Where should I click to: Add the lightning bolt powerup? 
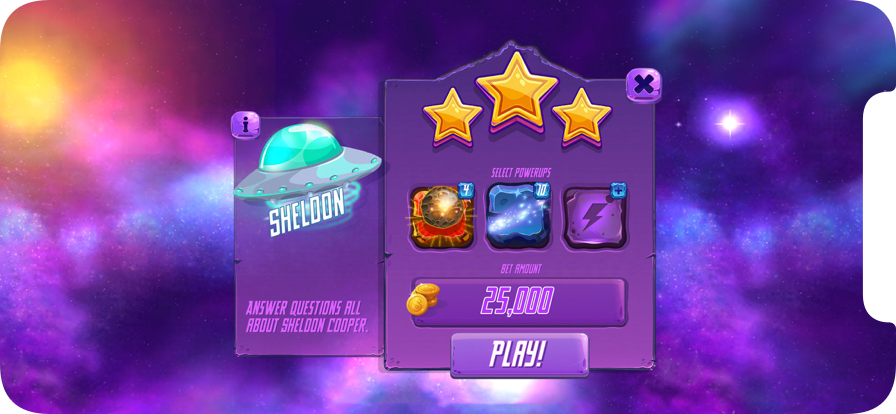coord(594,217)
